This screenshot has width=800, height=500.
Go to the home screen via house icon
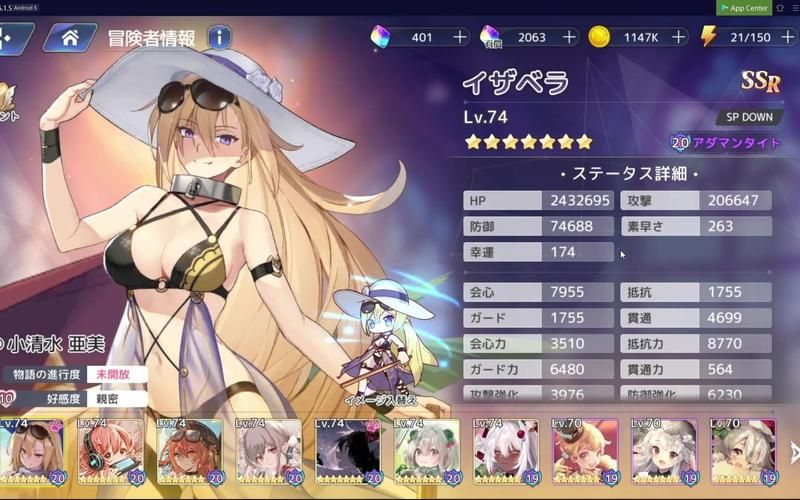point(70,38)
